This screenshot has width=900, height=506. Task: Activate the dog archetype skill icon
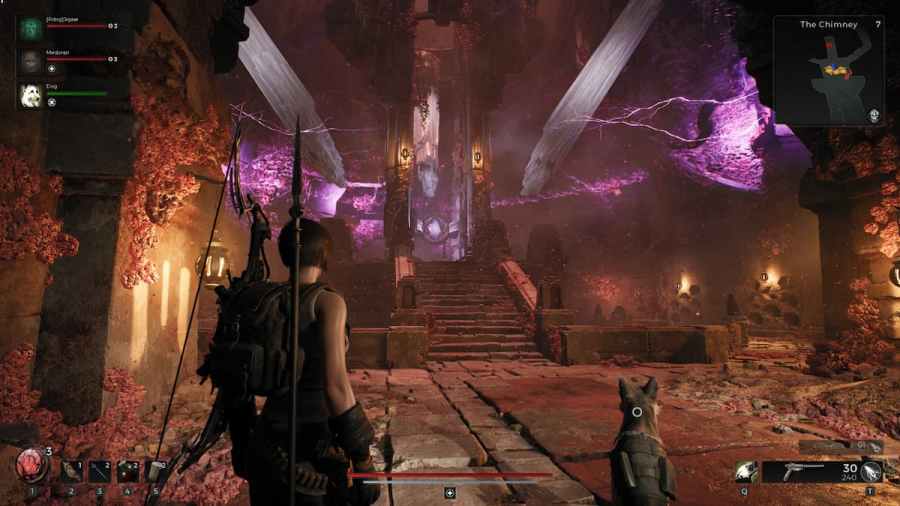745,472
